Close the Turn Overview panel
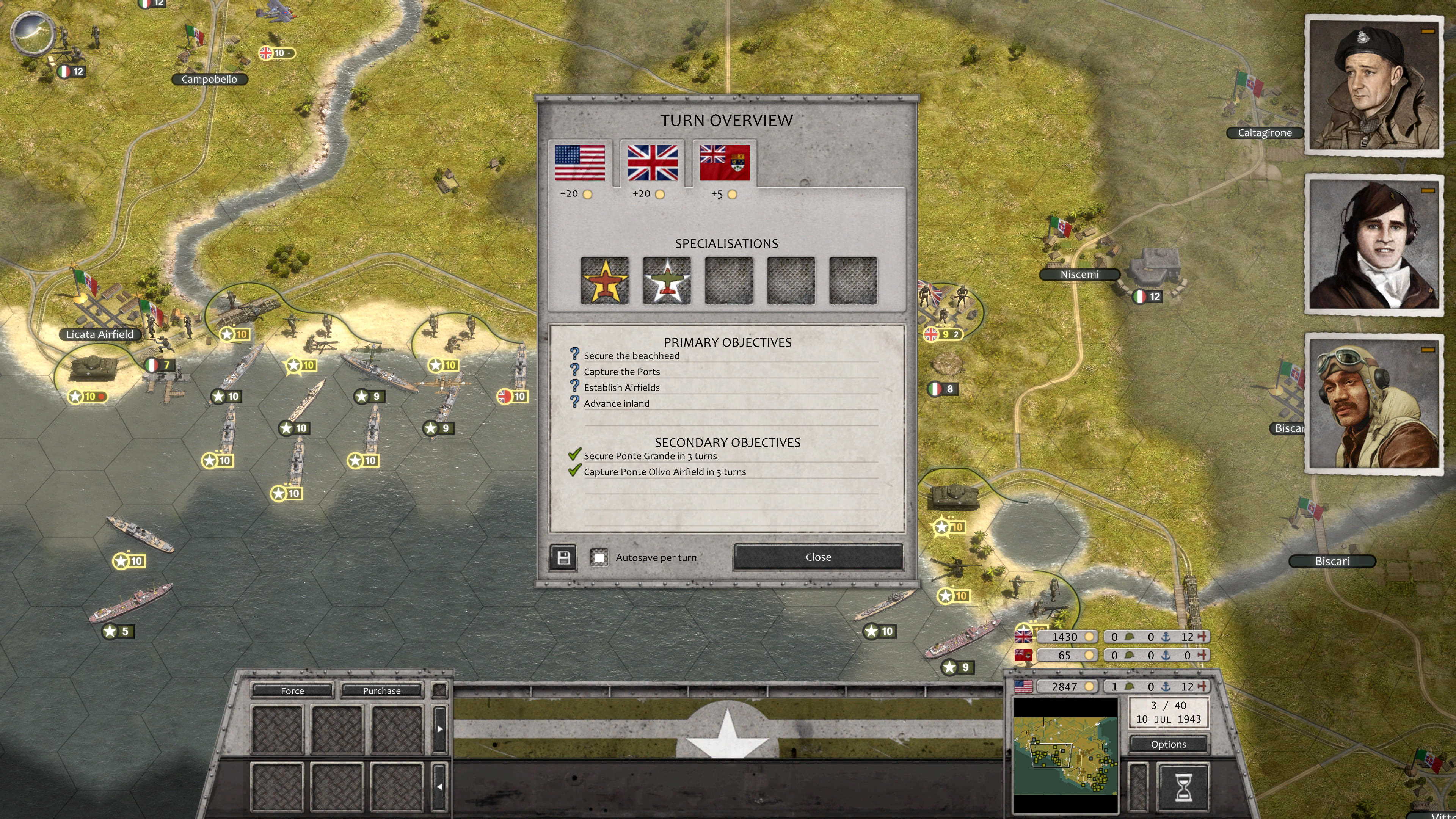This screenshot has width=1456, height=819. pyautogui.click(x=817, y=557)
